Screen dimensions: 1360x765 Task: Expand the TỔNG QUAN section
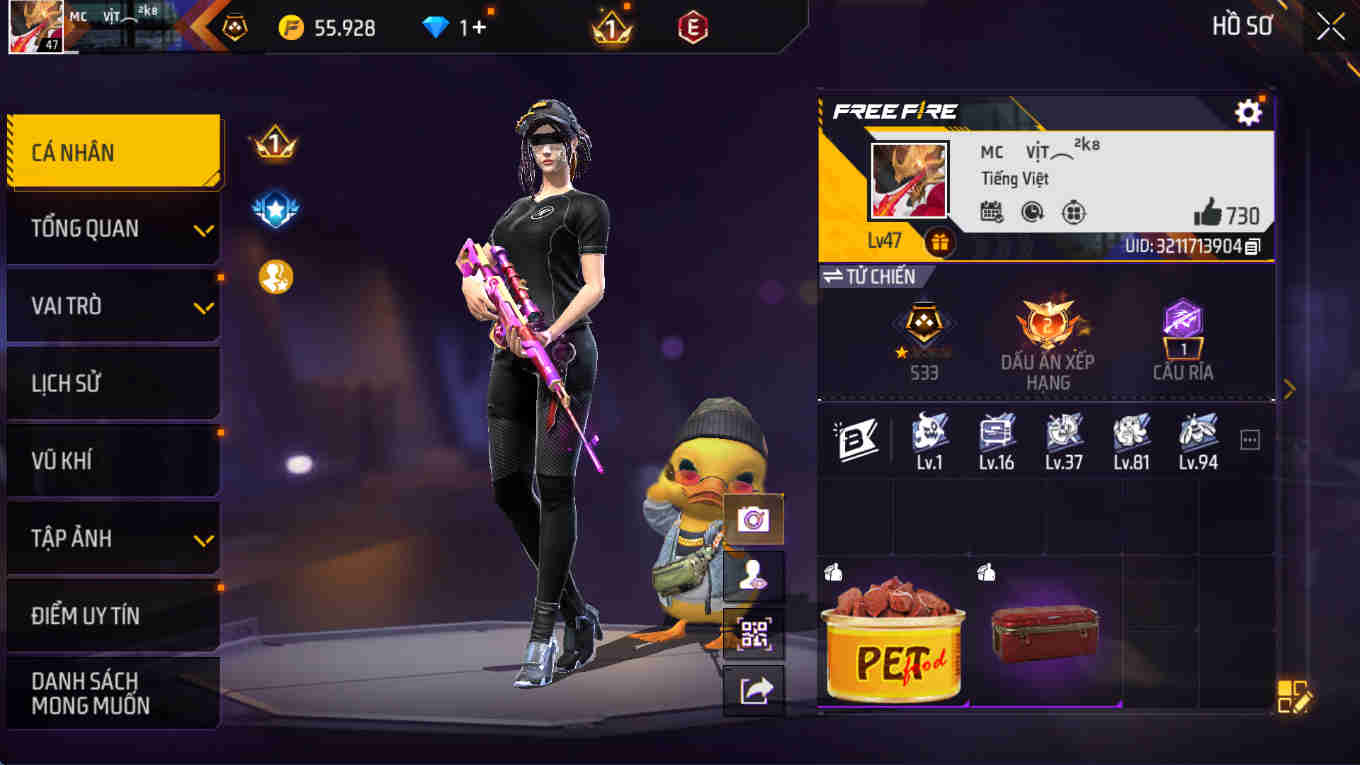108,228
